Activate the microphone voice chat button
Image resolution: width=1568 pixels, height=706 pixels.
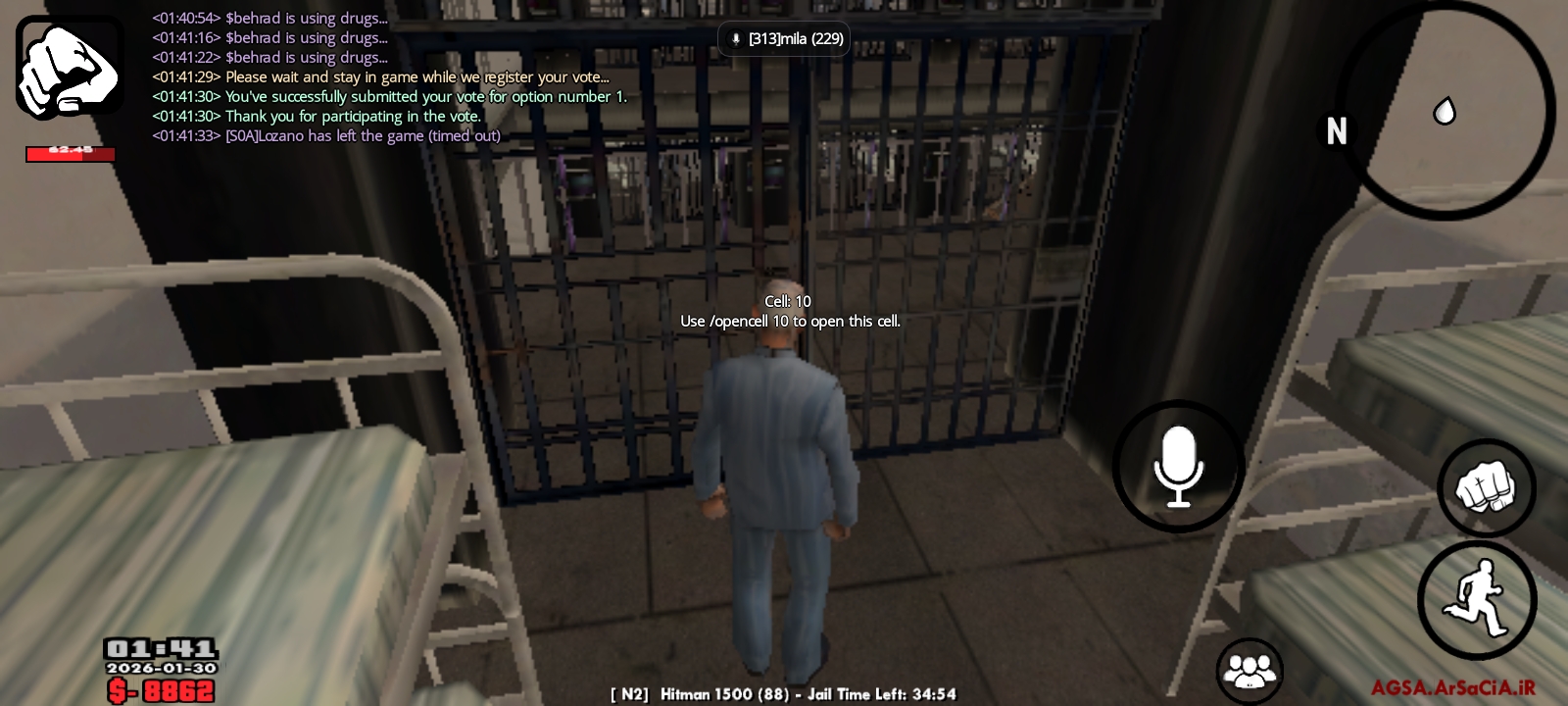[x=1178, y=467]
